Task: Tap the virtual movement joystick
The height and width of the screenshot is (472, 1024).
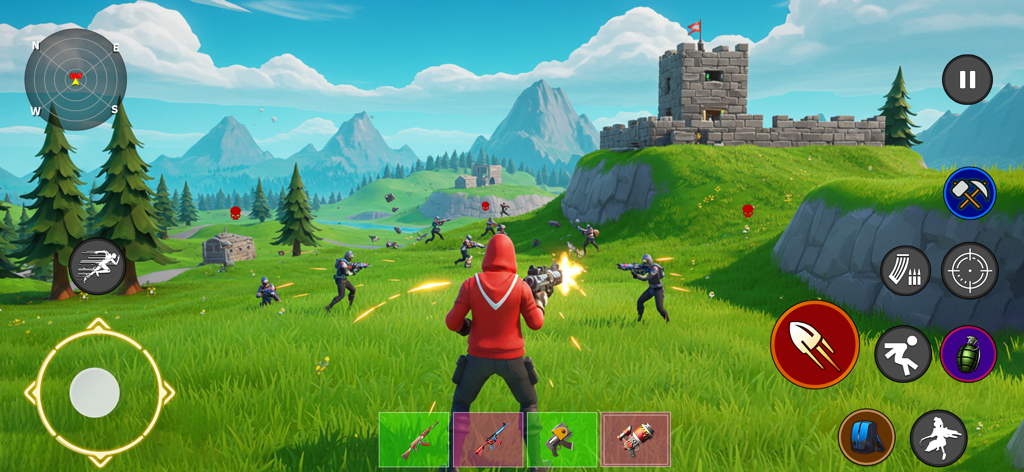Action: click(95, 392)
